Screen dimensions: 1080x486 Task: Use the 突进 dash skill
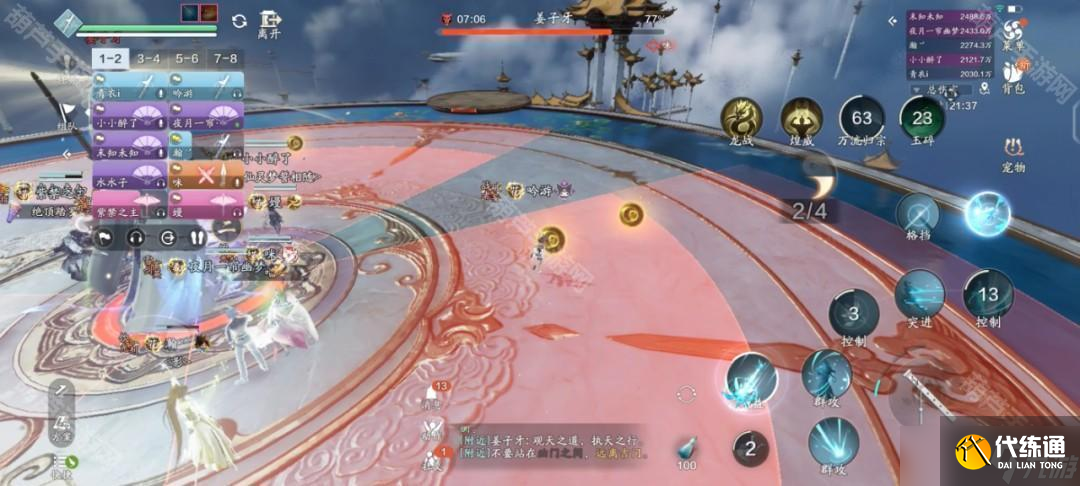(x=919, y=295)
